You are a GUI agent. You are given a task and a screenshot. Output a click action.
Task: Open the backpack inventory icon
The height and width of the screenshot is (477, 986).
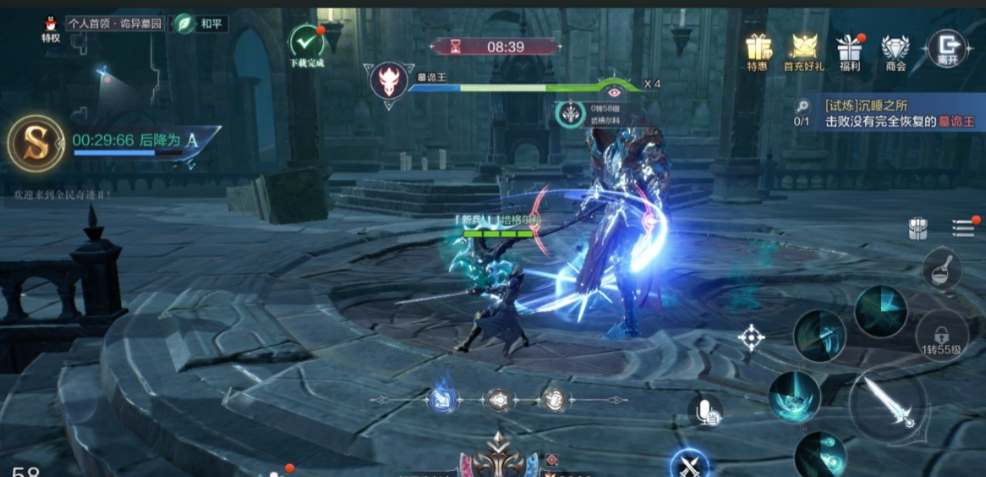pos(917,228)
